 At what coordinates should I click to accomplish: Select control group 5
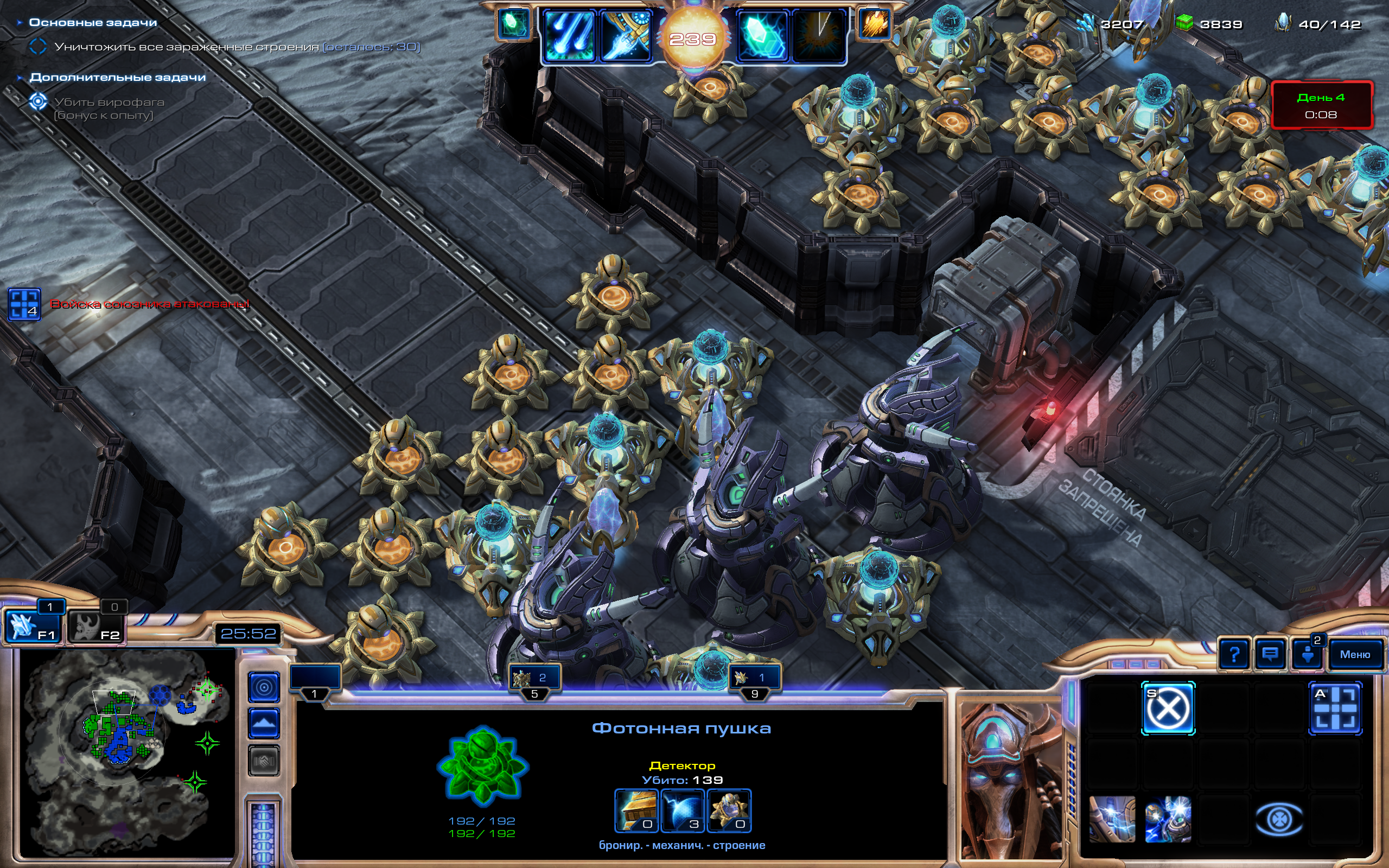pyautogui.click(x=534, y=680)
